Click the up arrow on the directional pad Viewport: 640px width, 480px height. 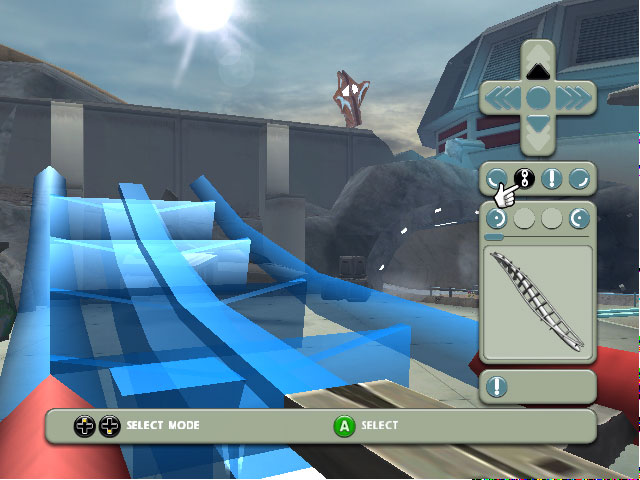pyautogui.click(x=538, y=69)
